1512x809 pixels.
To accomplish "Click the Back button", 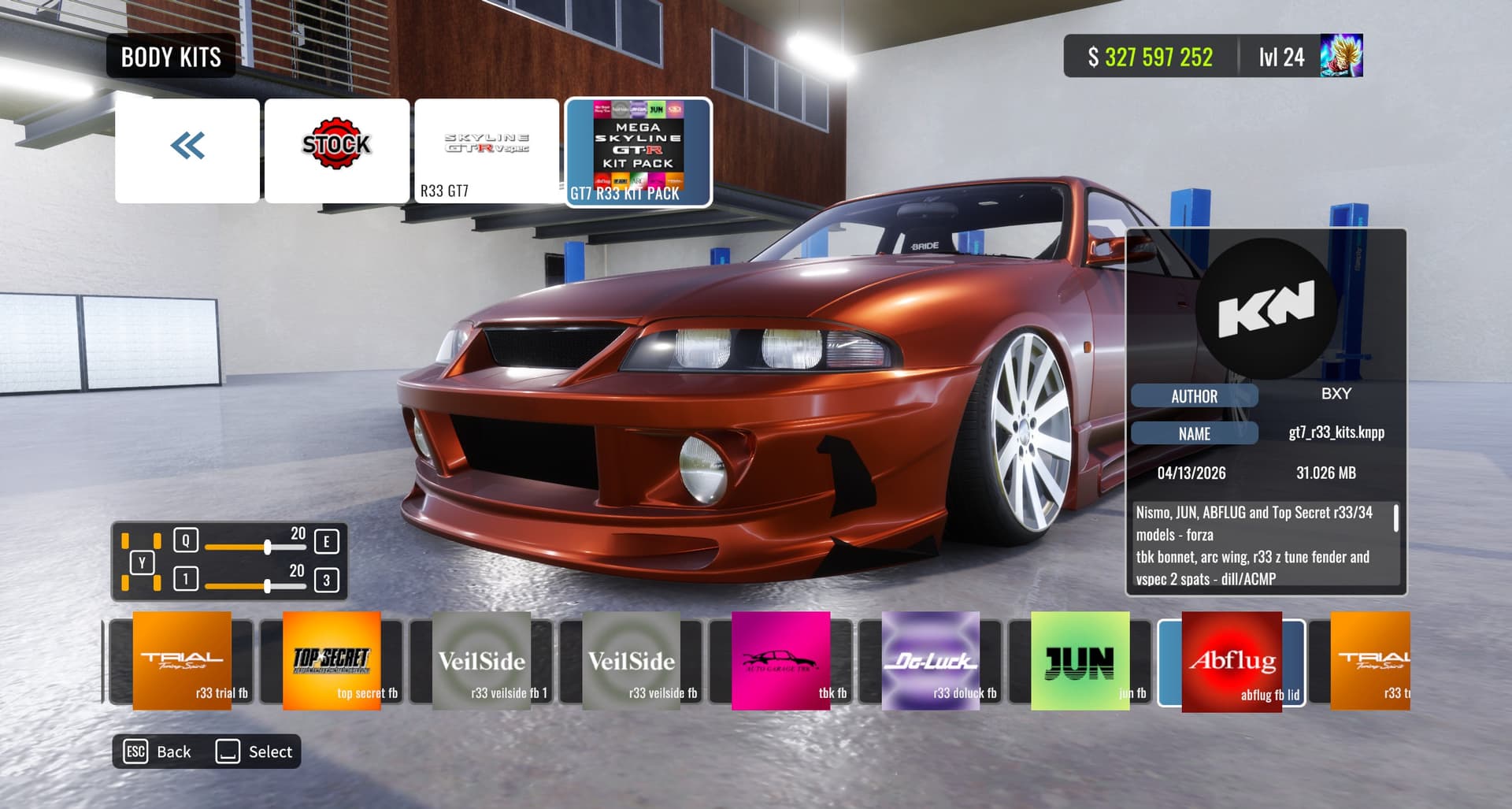I will pos(158,751).
